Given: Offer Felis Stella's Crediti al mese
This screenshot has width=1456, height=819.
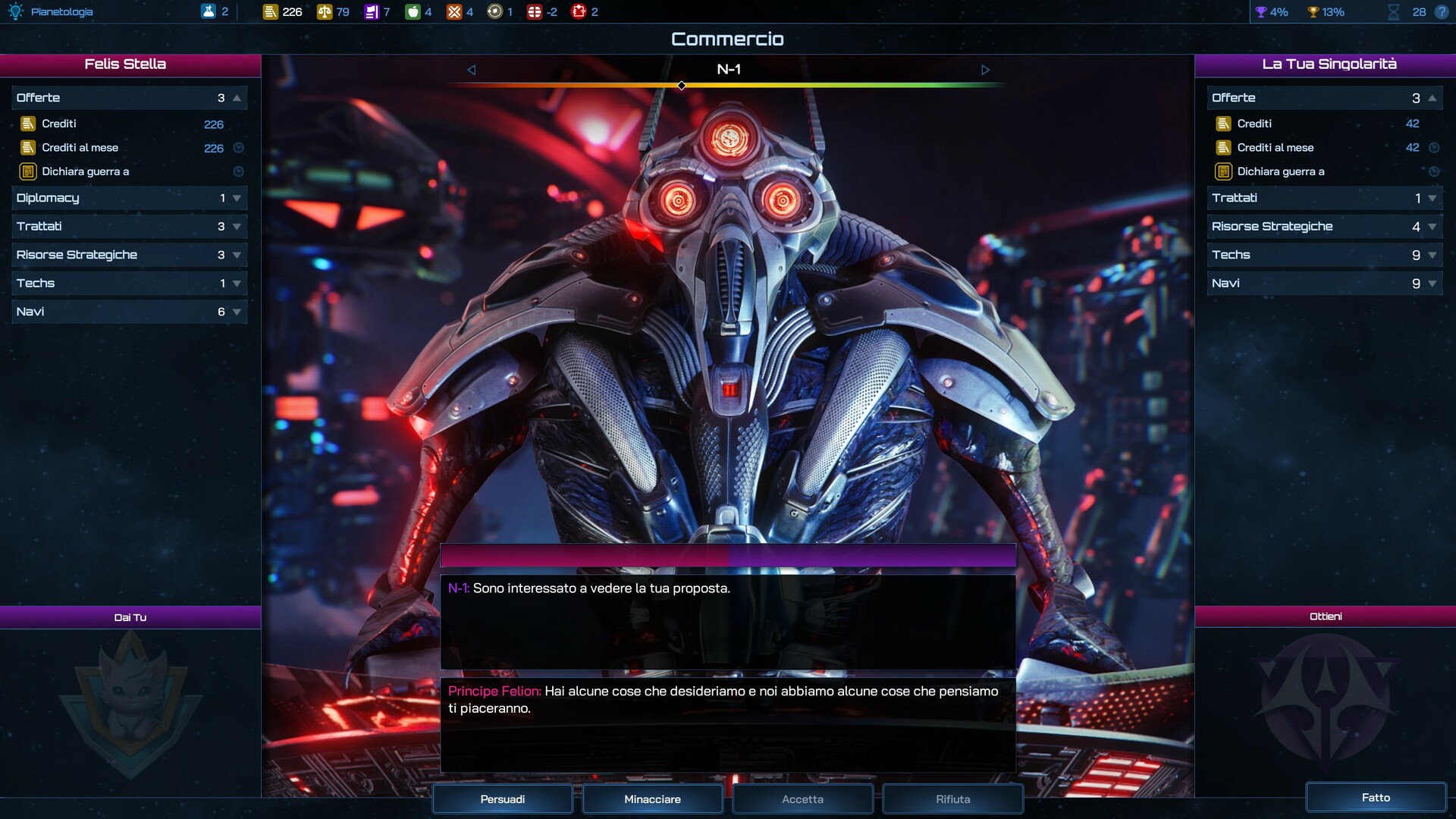Looking at the screenshot, I should (x=80, y=148).
